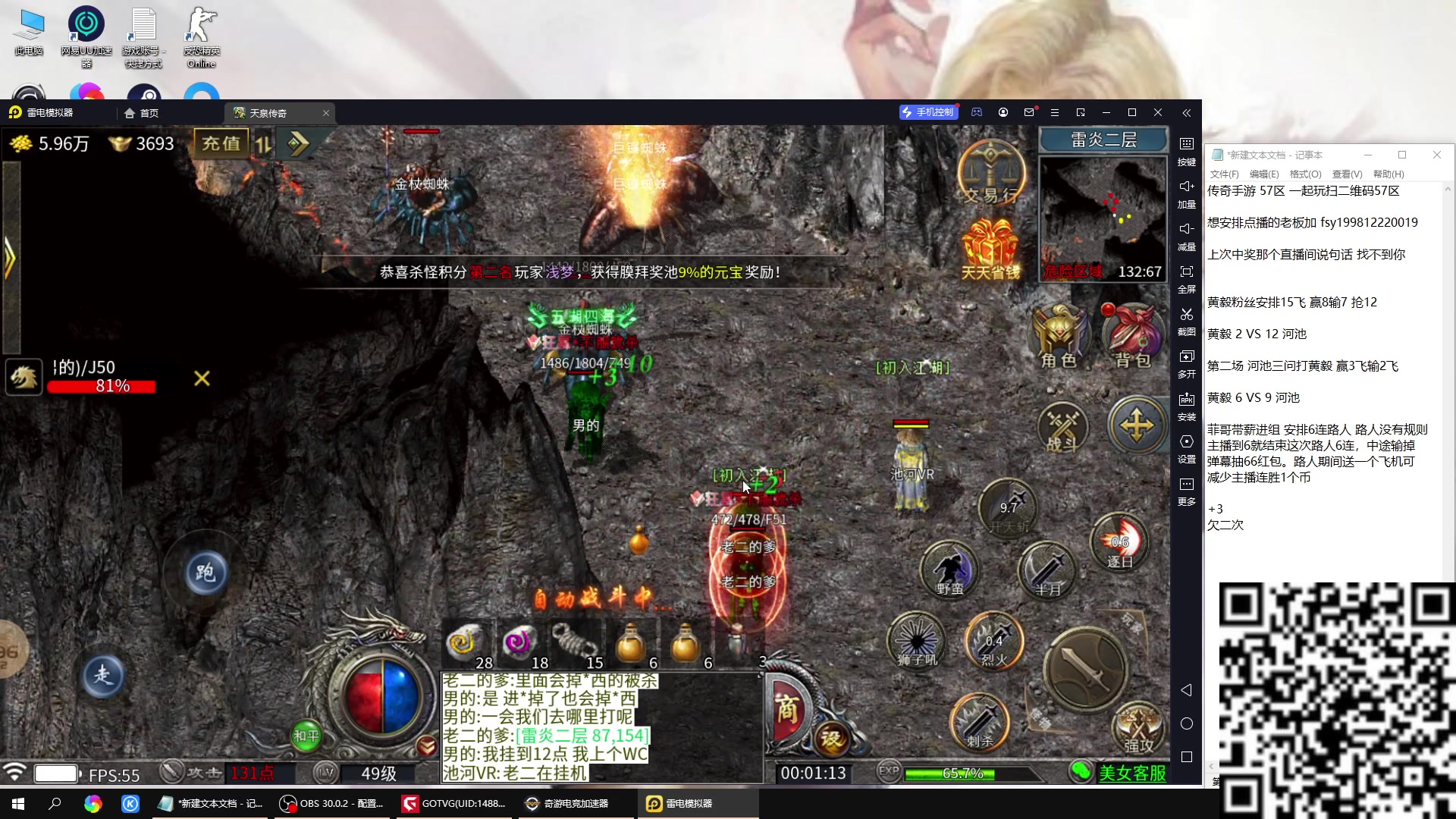Switch movement to 走 walk mode
The height and width of the screenshot is (819, 1456).
pos(102,675)
